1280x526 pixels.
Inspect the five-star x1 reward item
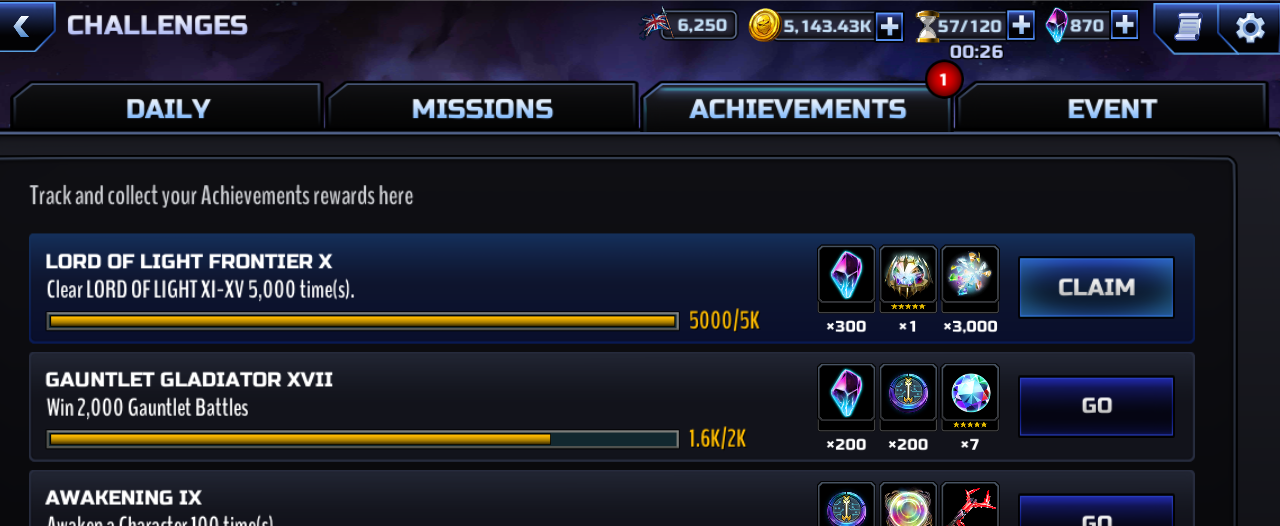(x=908, y=275)
